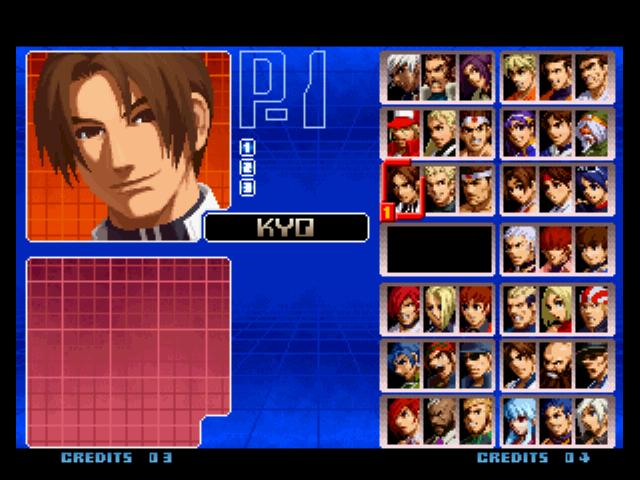Pick Kula with light blue hair

(x=521, y=420)
